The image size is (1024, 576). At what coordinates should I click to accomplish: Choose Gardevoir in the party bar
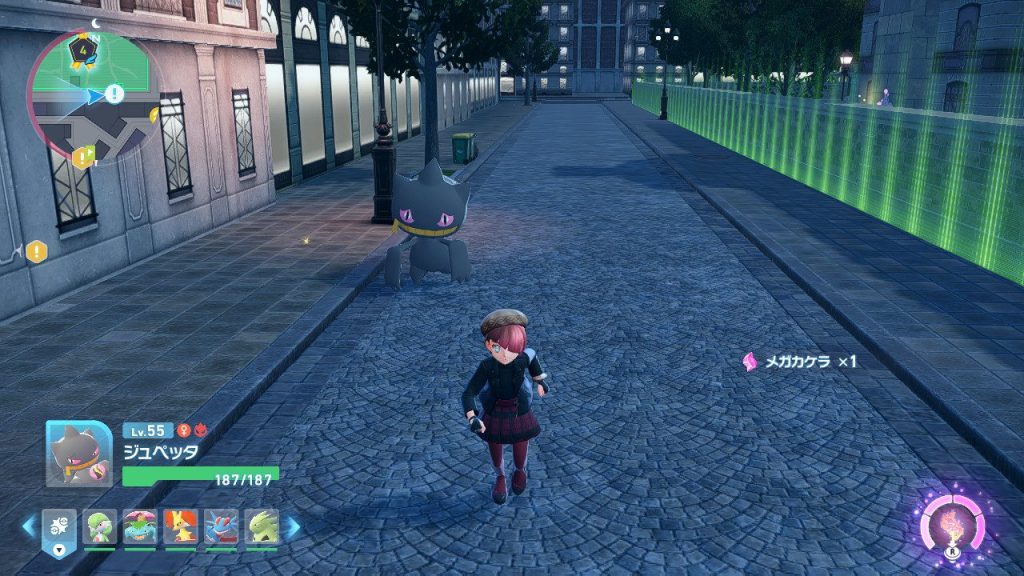click(99, 526)
